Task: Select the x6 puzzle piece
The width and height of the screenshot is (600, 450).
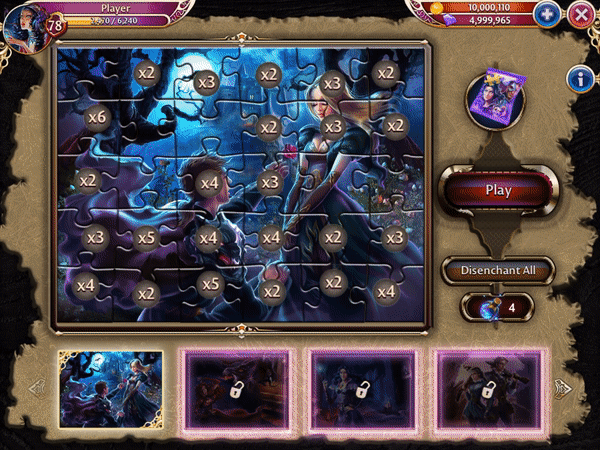Action: click(97, 117)
